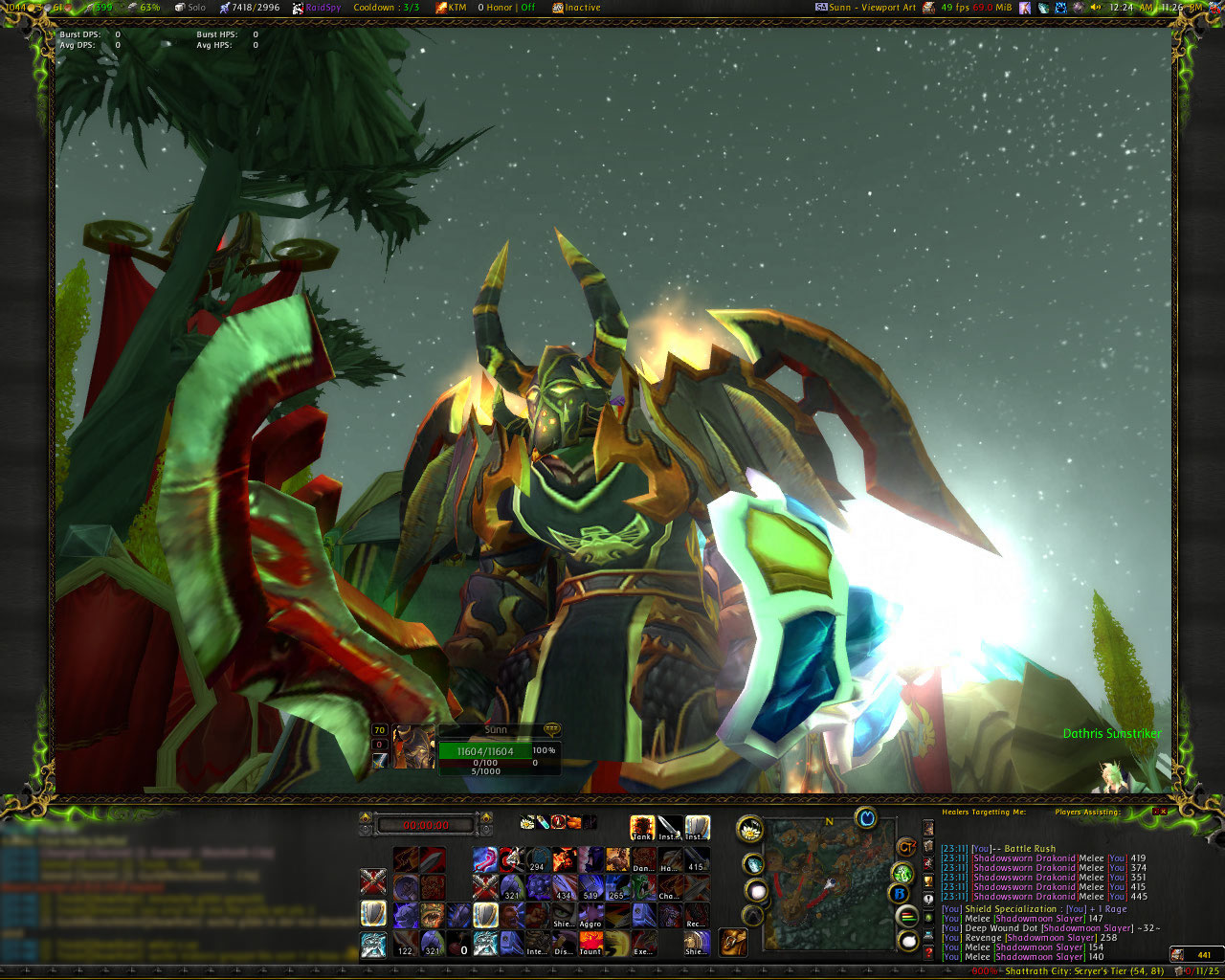Open the KTM threat meter panel entry
The image size is (1225, 980).
click(451, 8)
